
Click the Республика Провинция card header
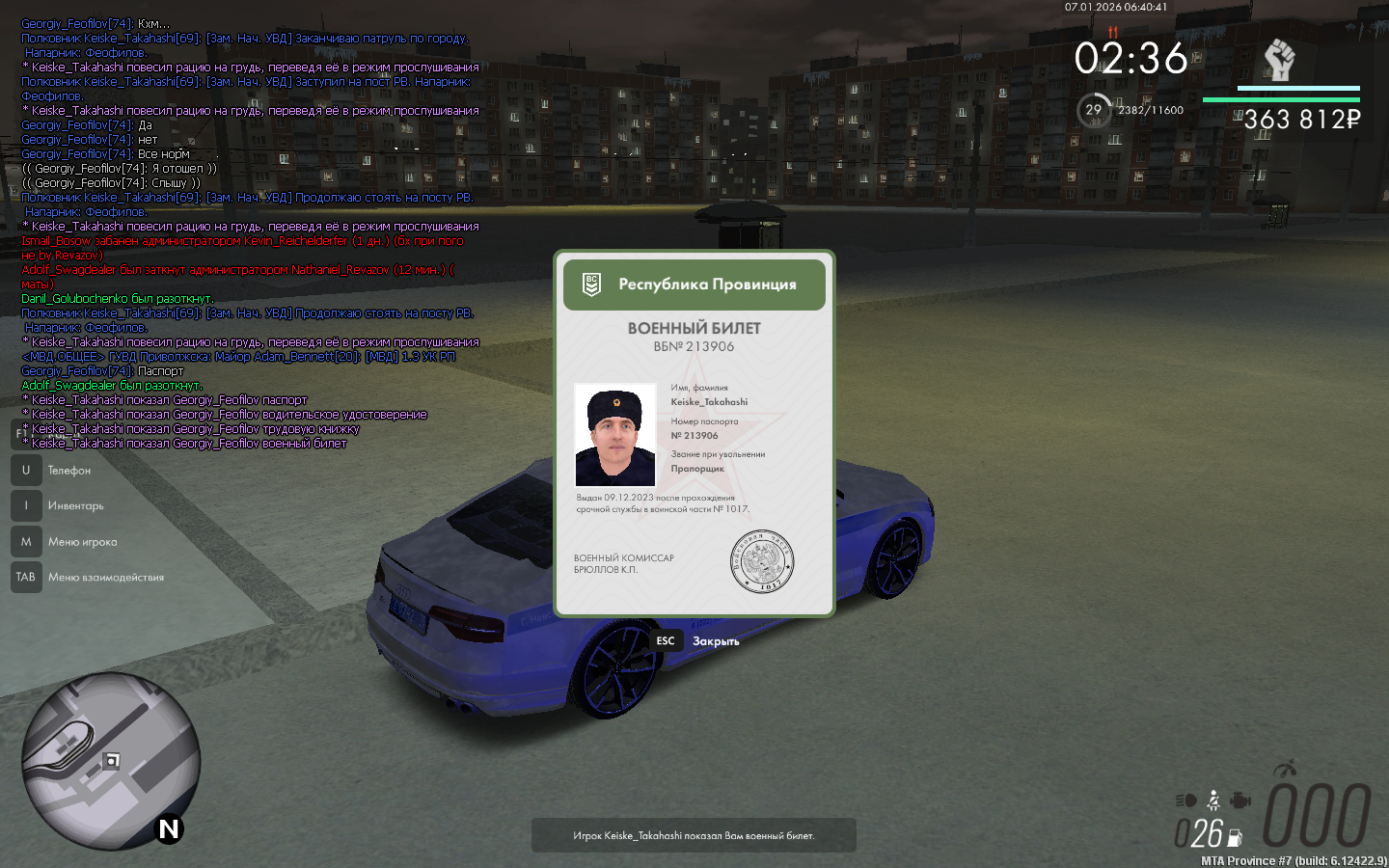[x=694, y=285]
